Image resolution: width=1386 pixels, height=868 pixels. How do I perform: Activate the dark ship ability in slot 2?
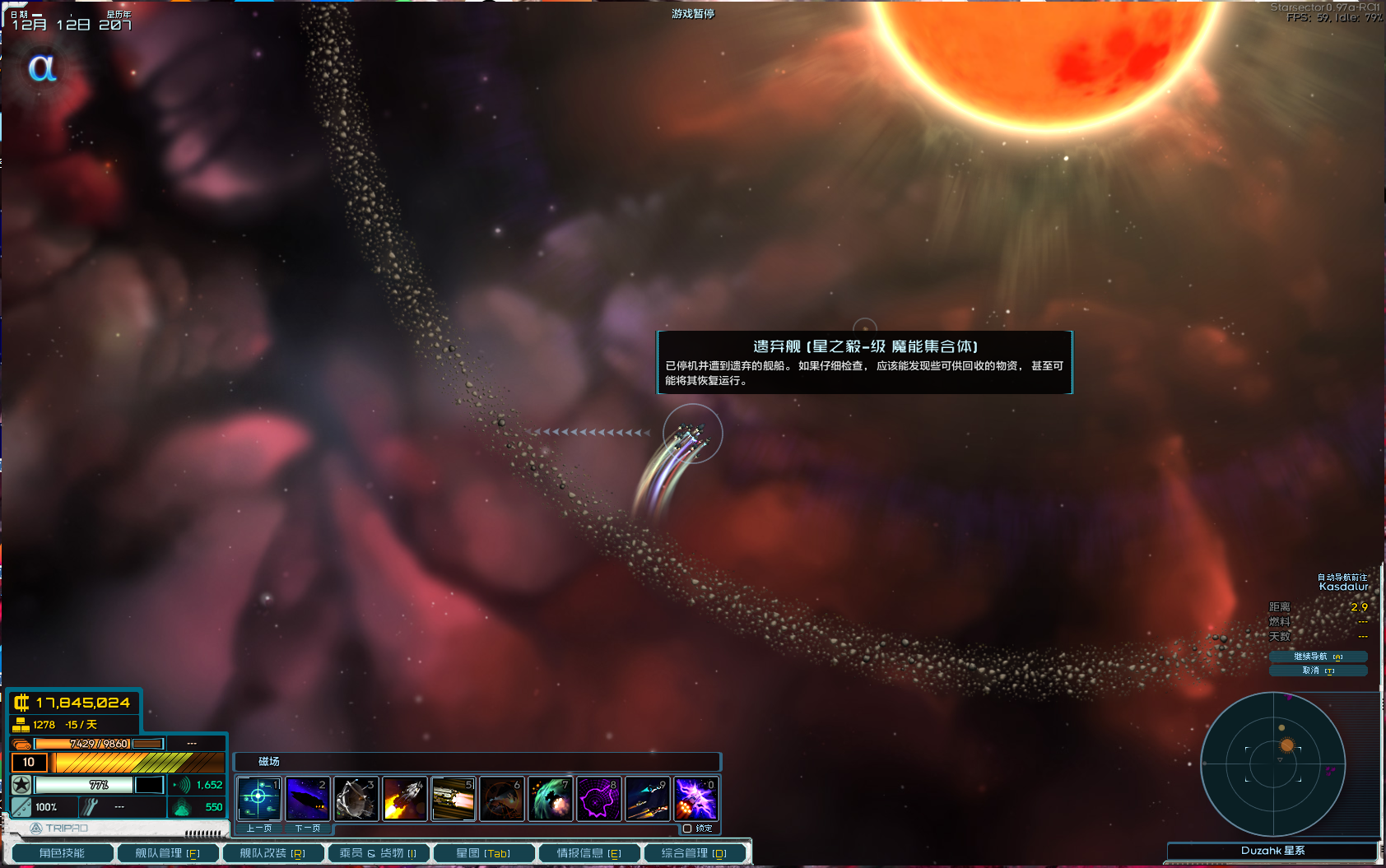tap(307, 798)
